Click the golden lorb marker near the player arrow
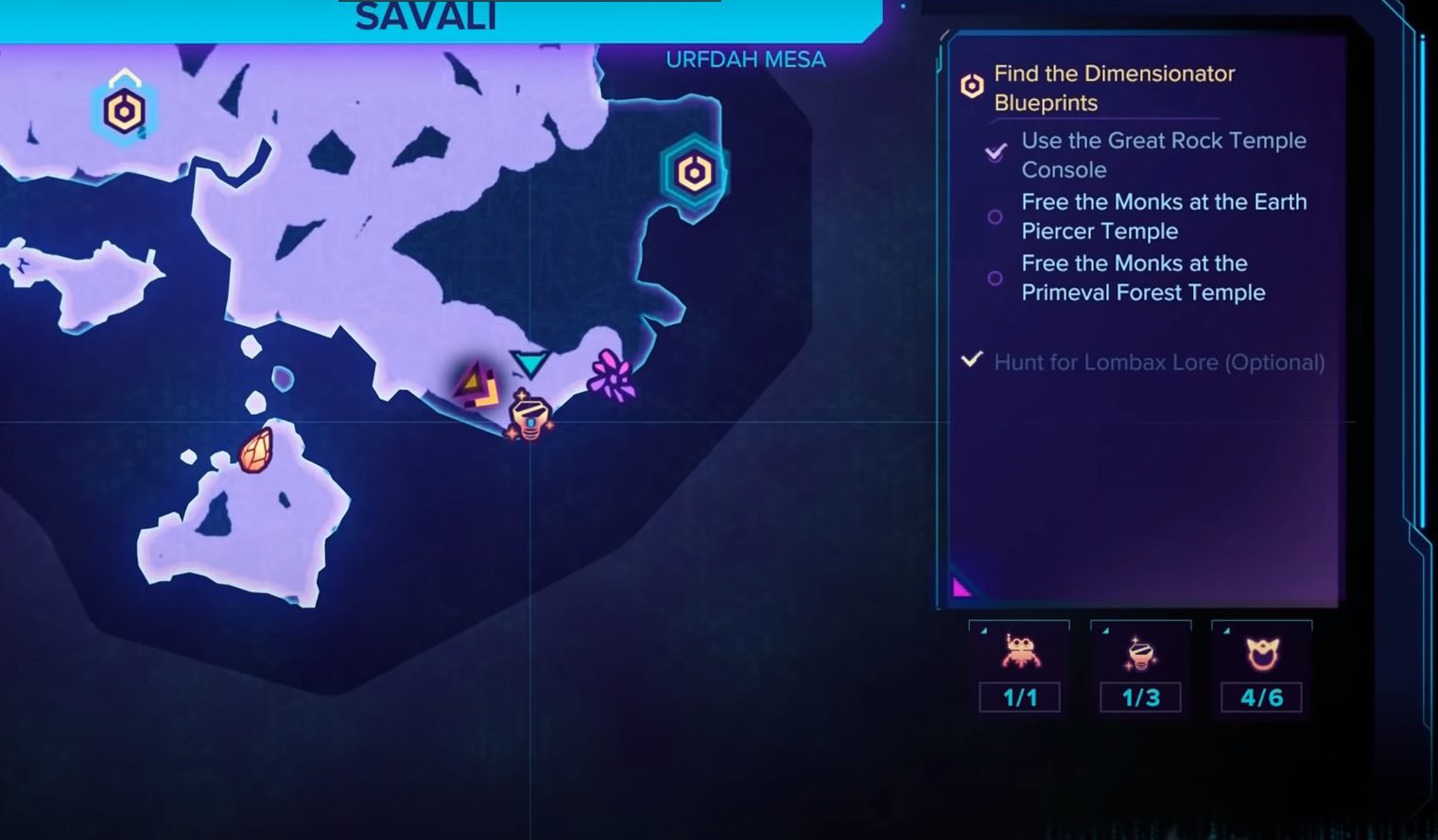1438x840 pixels. [x=529, y=416]
